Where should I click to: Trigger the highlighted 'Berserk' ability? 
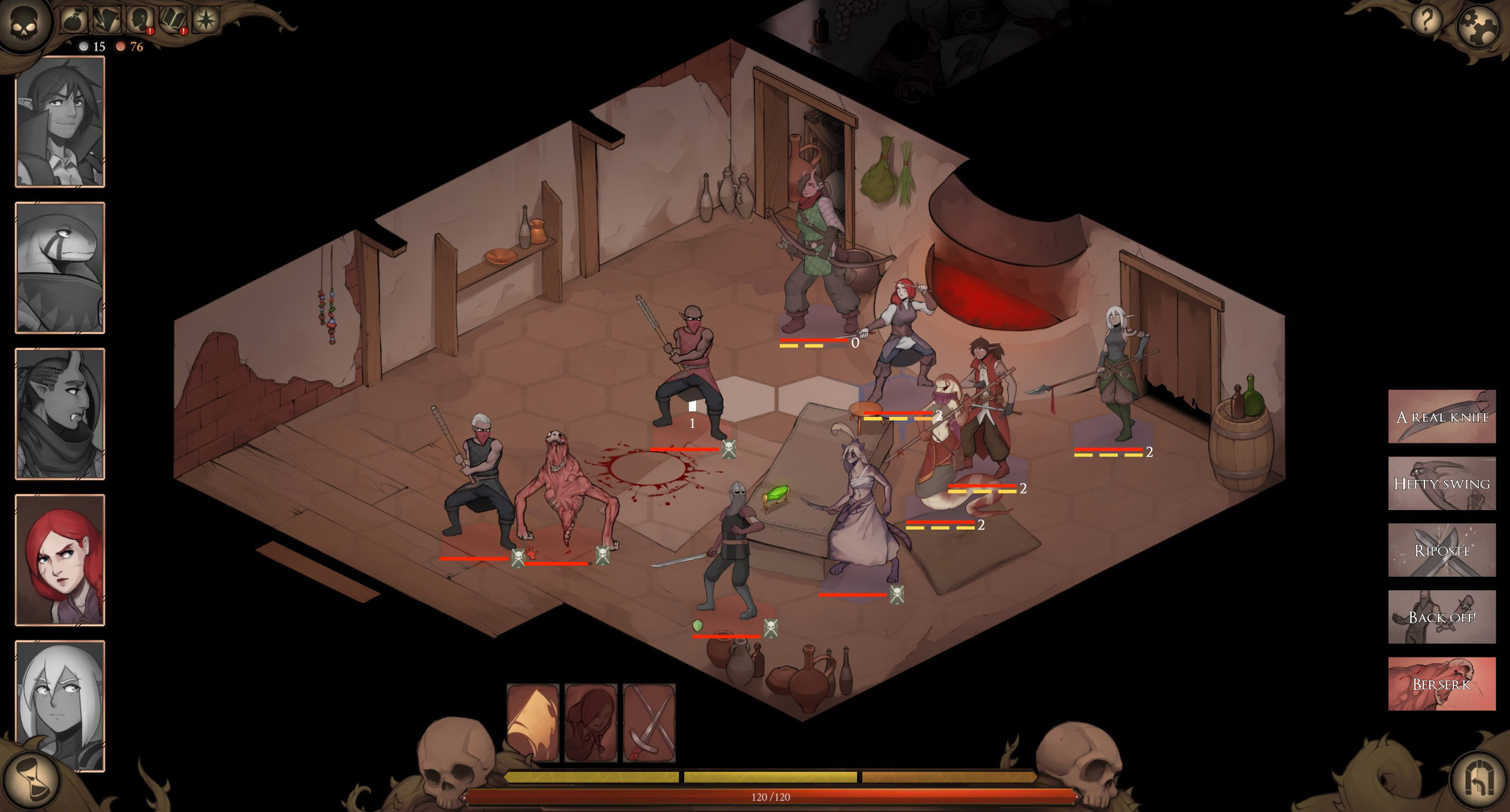pyautogui.click(x=1442, y=682)
